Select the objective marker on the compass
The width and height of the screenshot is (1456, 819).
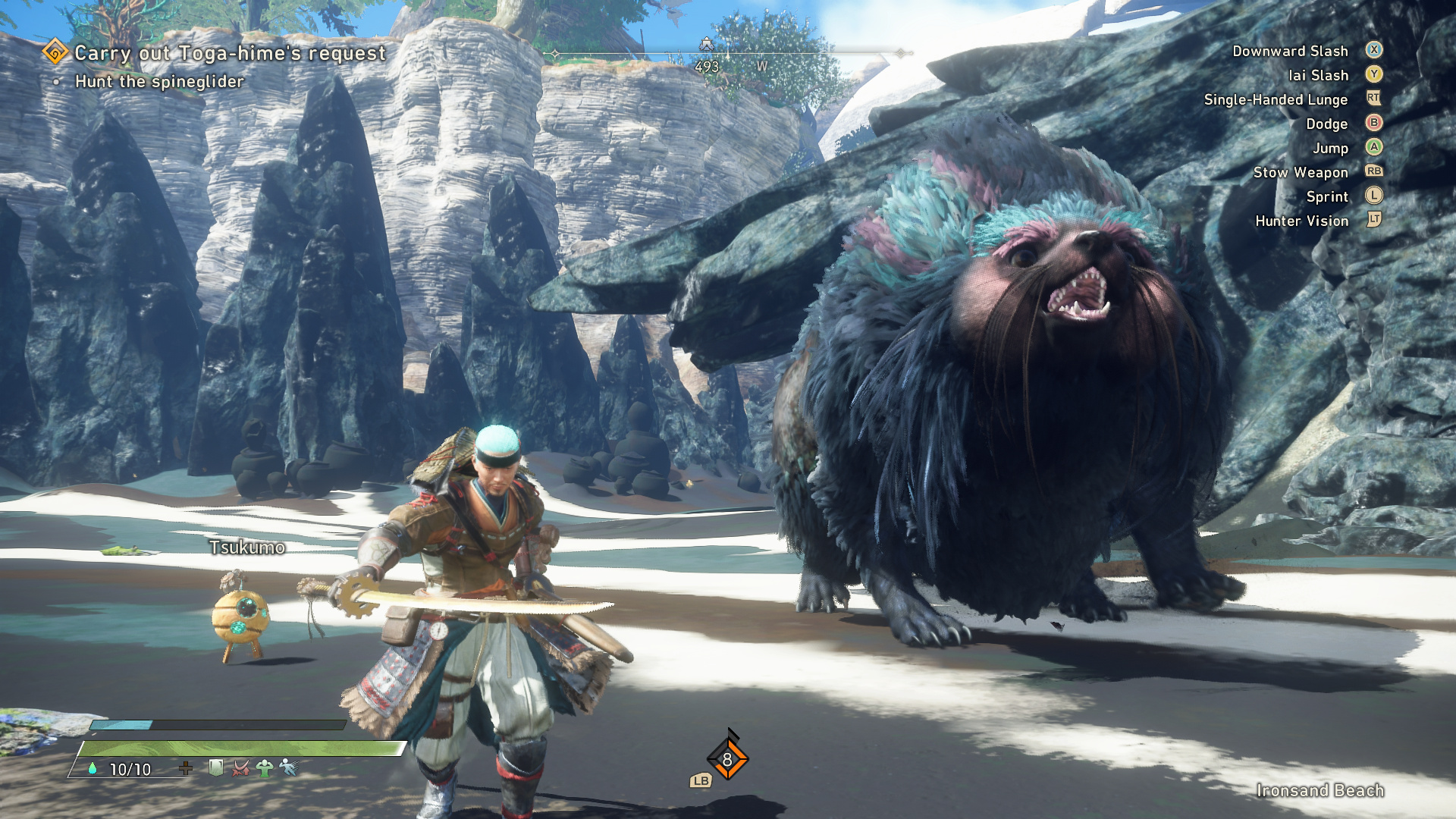pyautogui.click(x=706, y=44)
